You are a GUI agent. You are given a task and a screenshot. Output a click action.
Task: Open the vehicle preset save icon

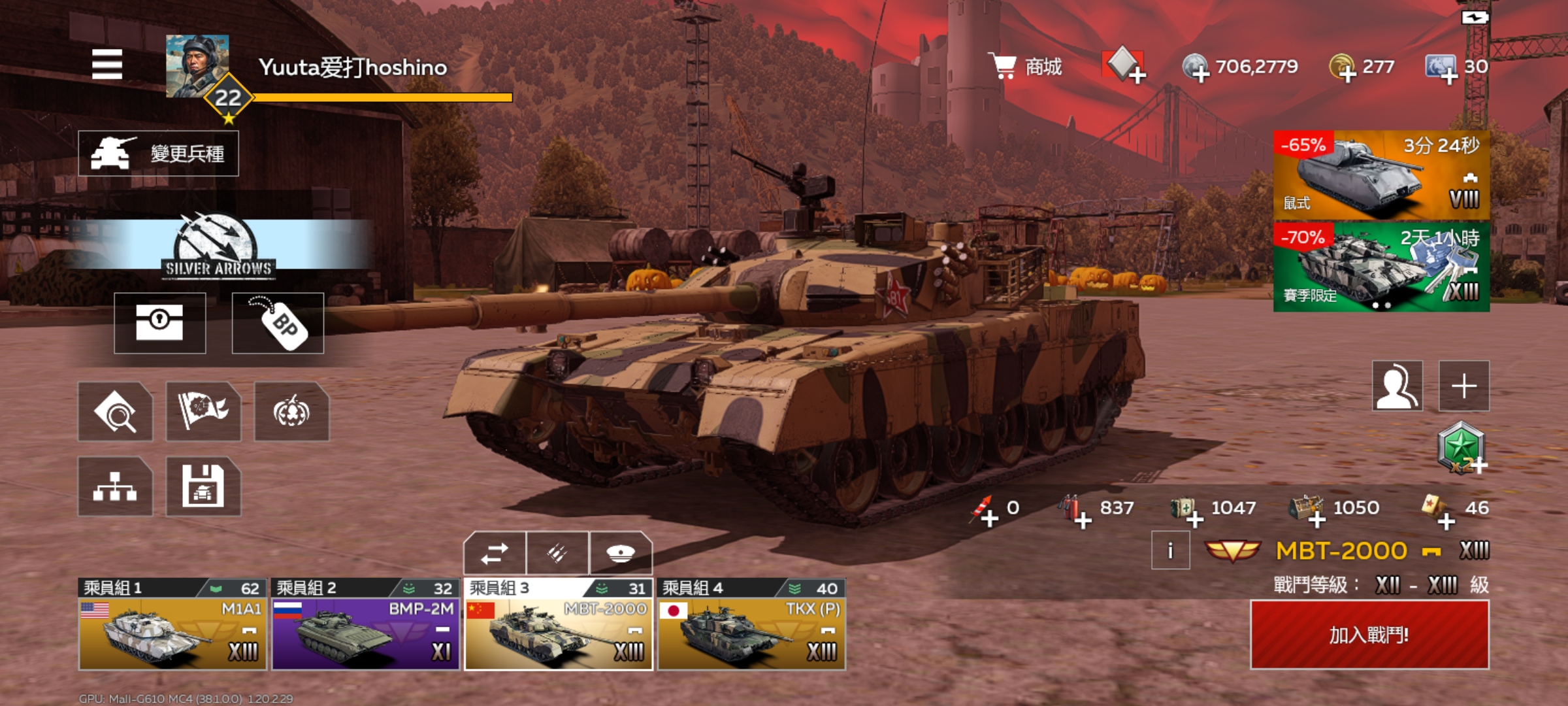pyautogui.click(x=203, y=486)
